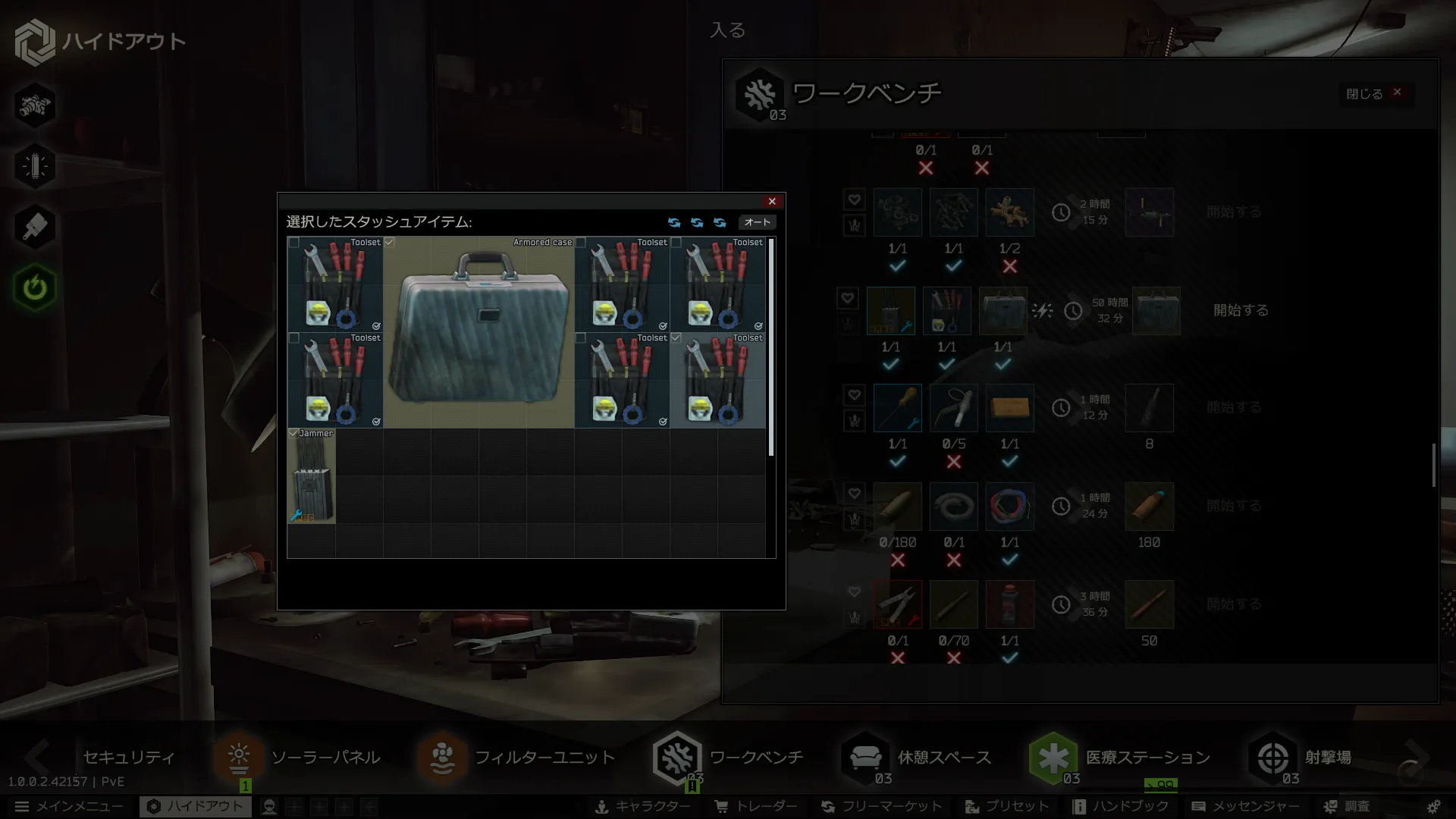The height and width of the screenshot is (819, 1456).
Task: Open the セキュリティ hideout zone
Action: [127, 758]
